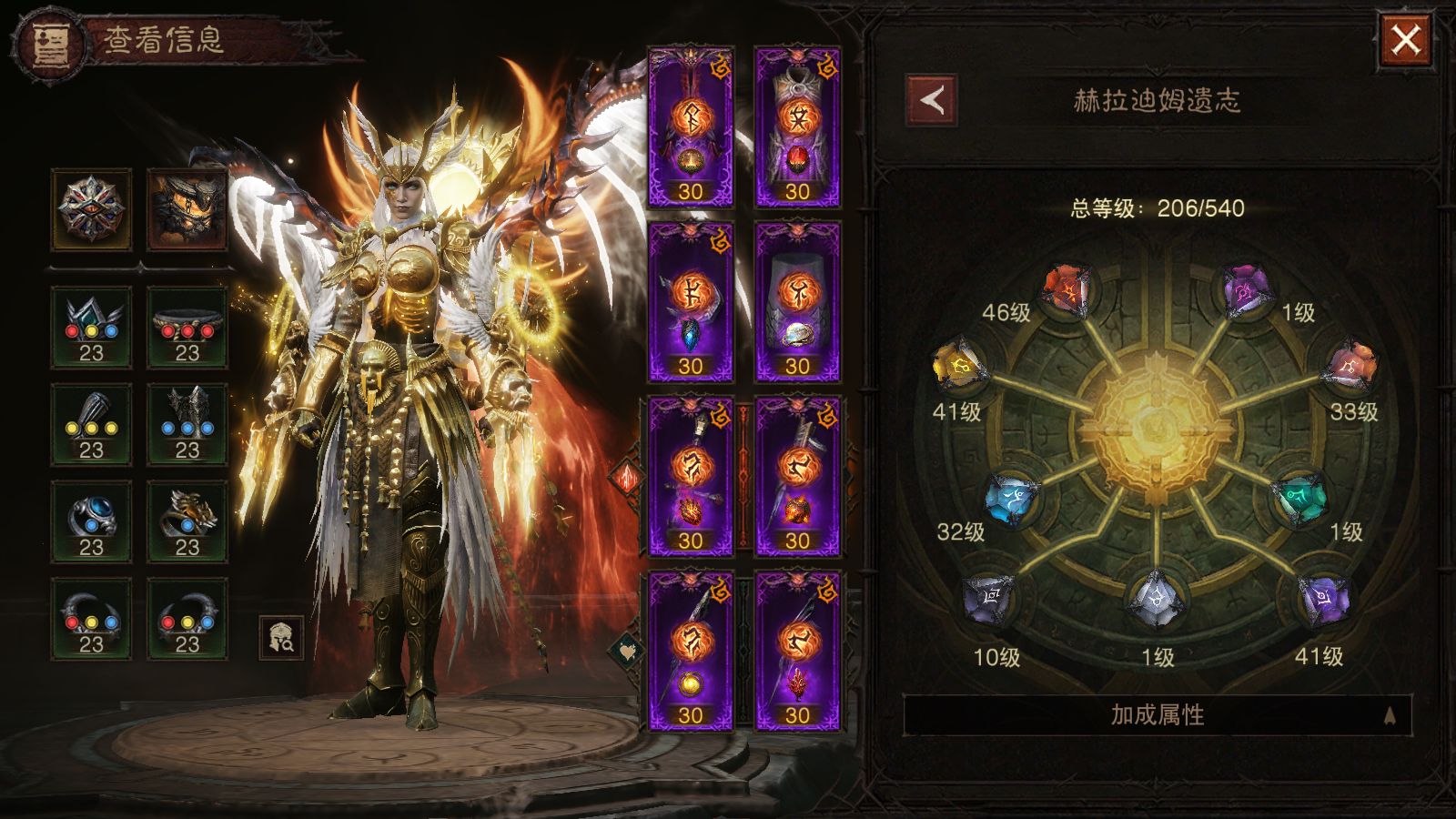Inspect the tiger-shaped ring slot
The height and width of the screenshot is (819, 1456).
click(x=187, y=522)
